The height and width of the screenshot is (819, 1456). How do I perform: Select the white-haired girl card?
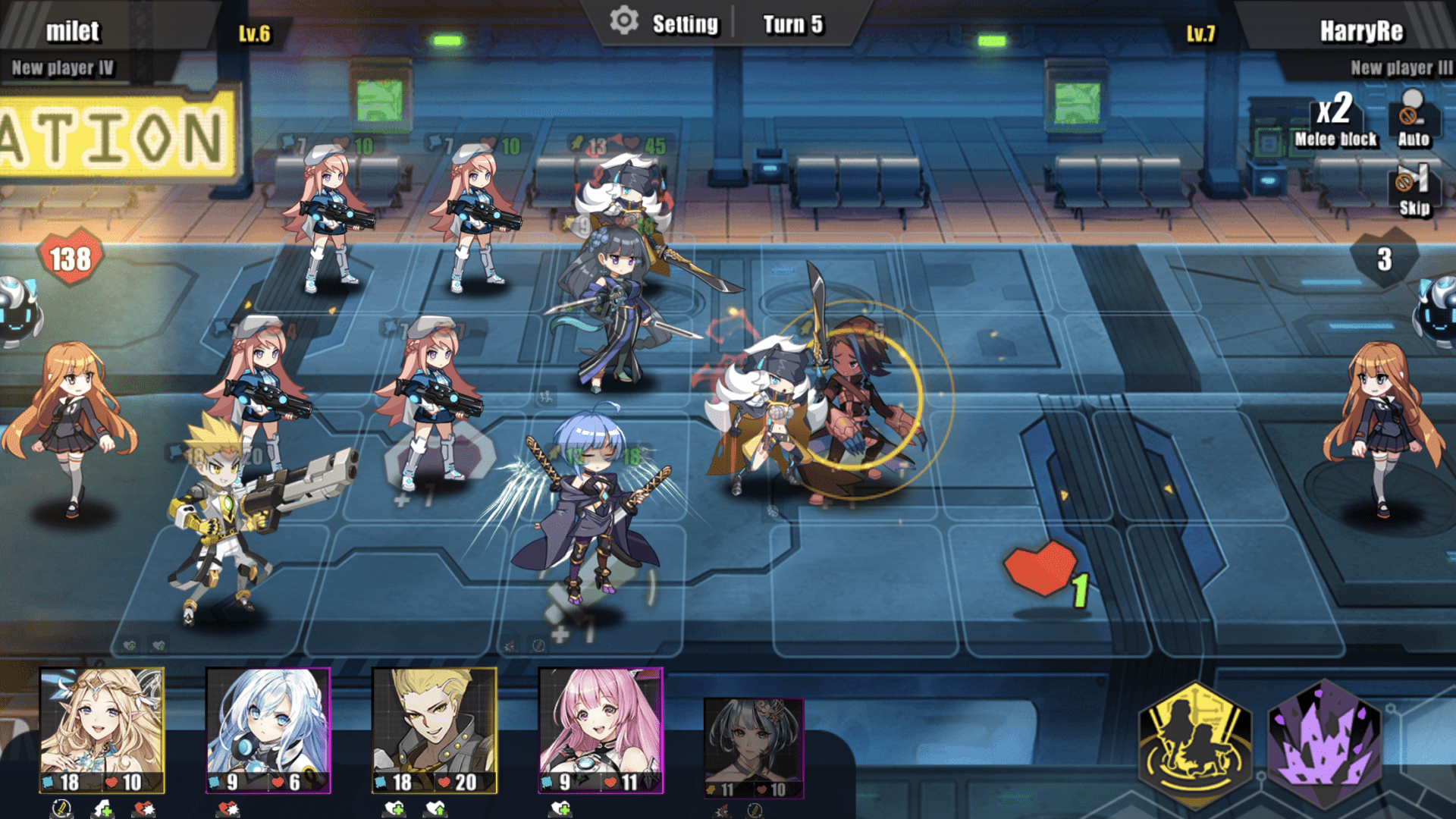pyautogui.click(x=268, y=730)
